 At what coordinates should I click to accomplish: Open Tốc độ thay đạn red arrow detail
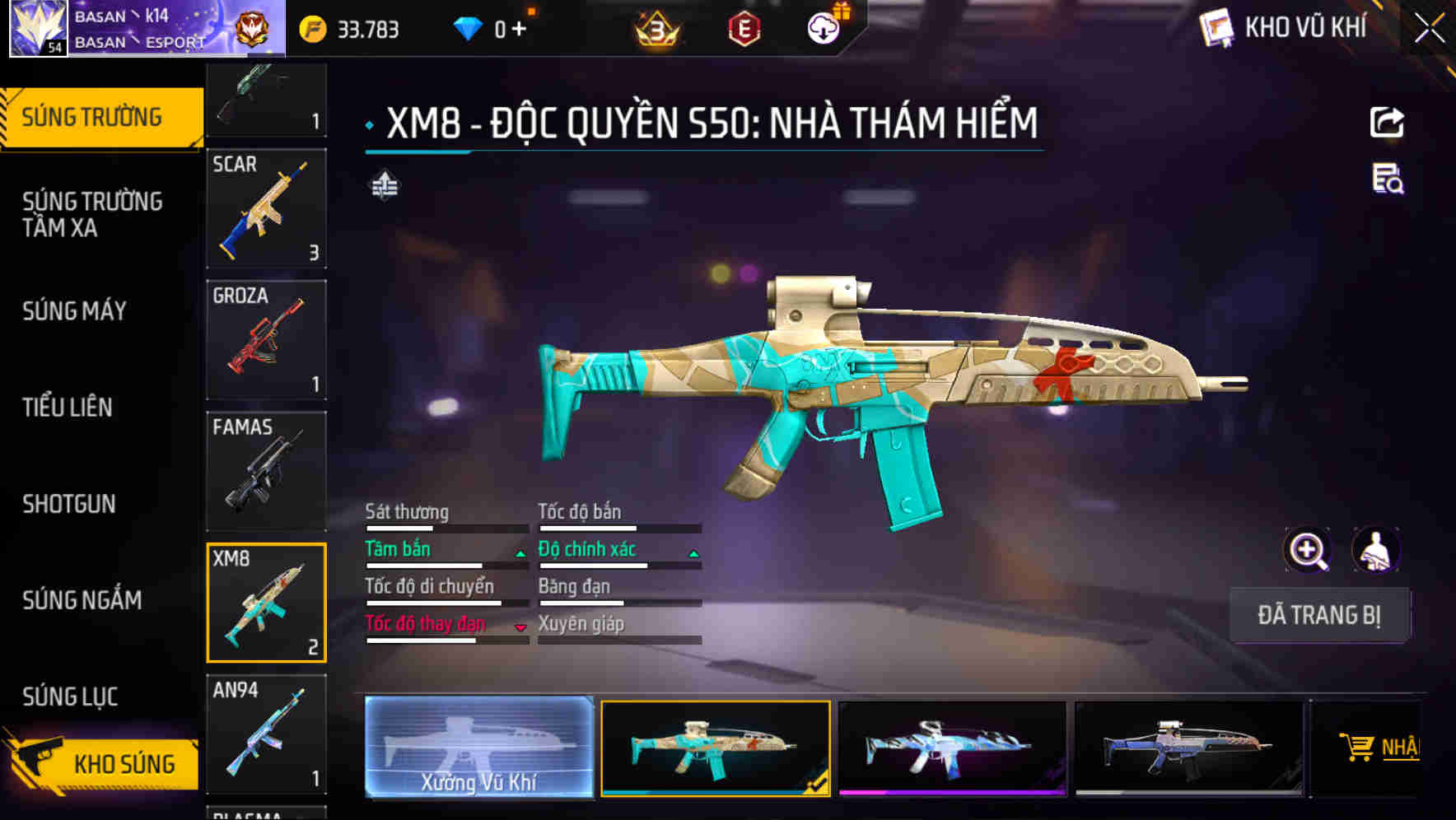point(520,628)
